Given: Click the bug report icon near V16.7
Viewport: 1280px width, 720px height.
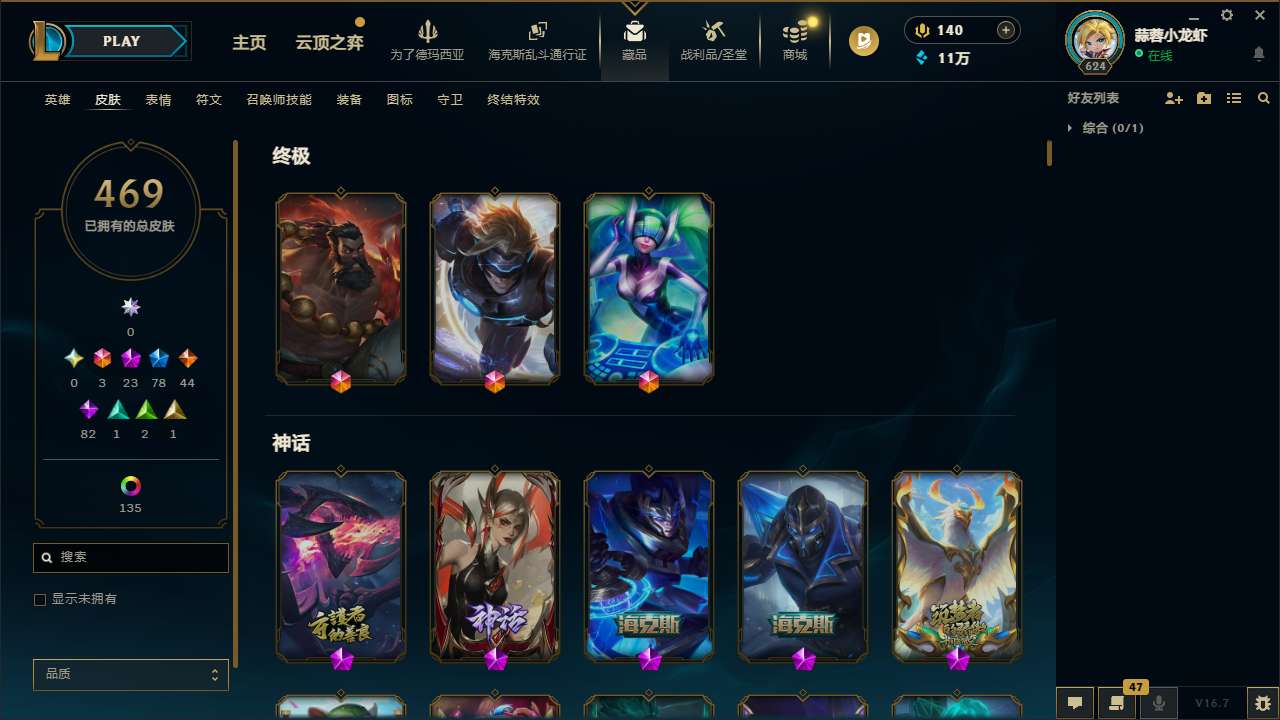Looking at the screenshot, I should click(1262, 703).
